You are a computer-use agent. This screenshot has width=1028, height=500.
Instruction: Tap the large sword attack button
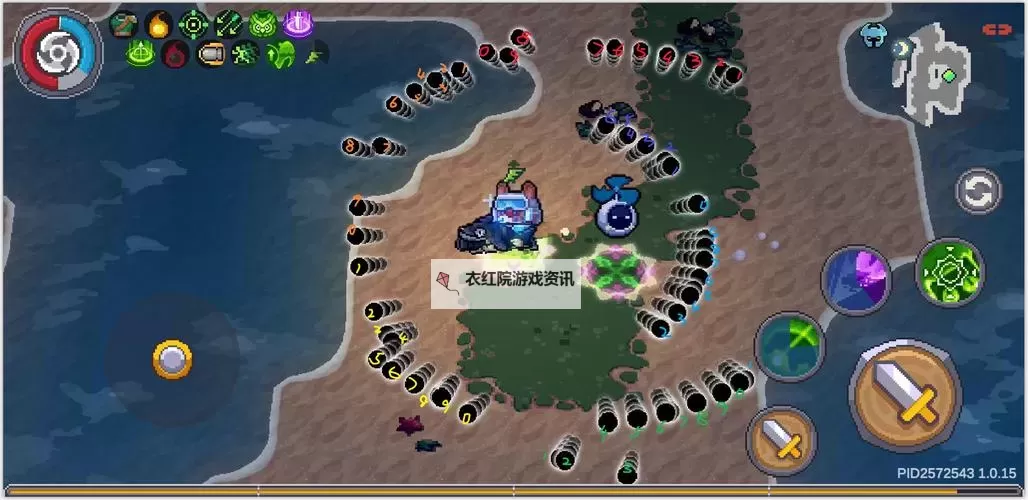[x=904, y=394]
